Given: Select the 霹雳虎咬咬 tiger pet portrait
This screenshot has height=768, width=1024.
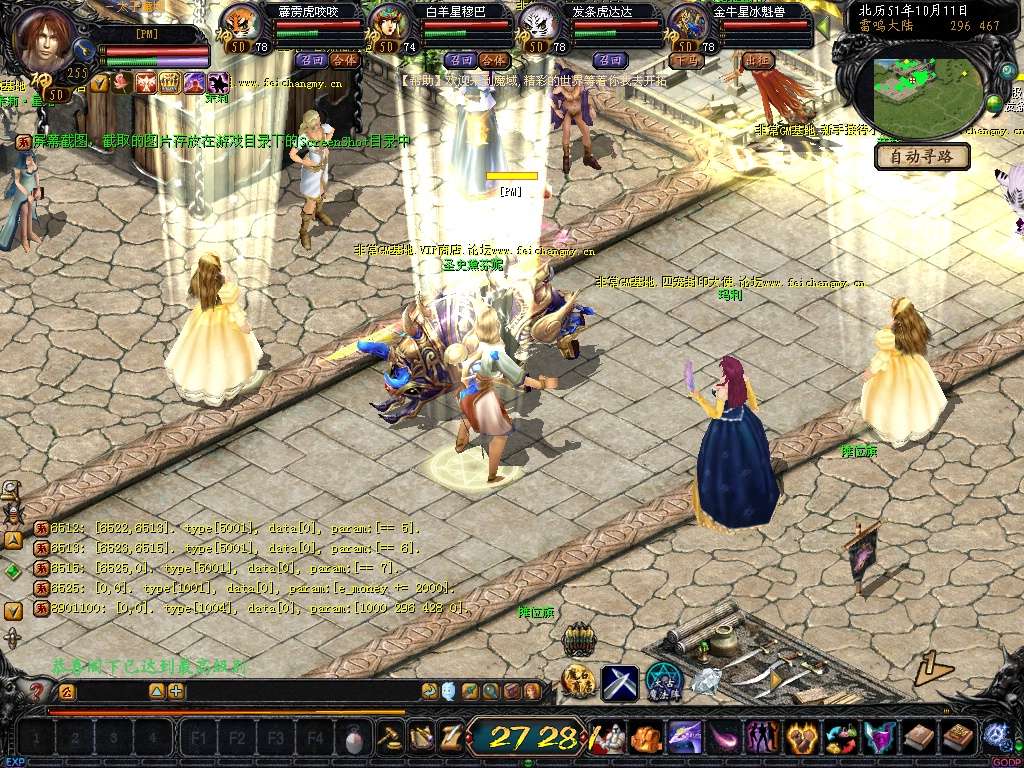Looking at the screenshot, I should (x=240, y=24).
